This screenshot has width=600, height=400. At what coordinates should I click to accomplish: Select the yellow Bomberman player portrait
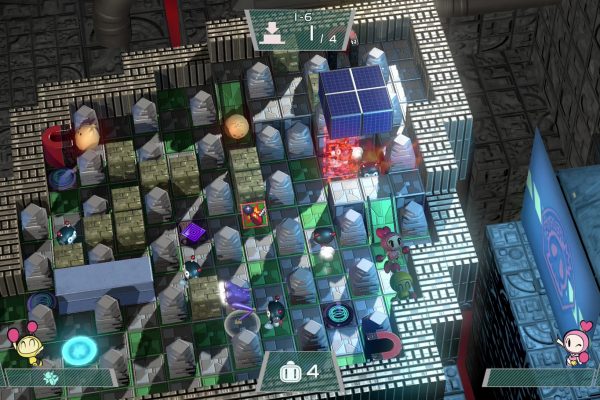click(29, 347)
